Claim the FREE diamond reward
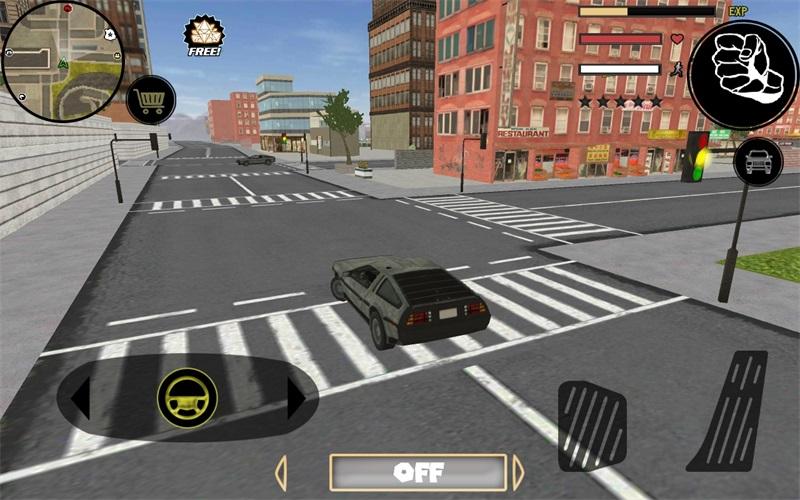 coord(204,36)
